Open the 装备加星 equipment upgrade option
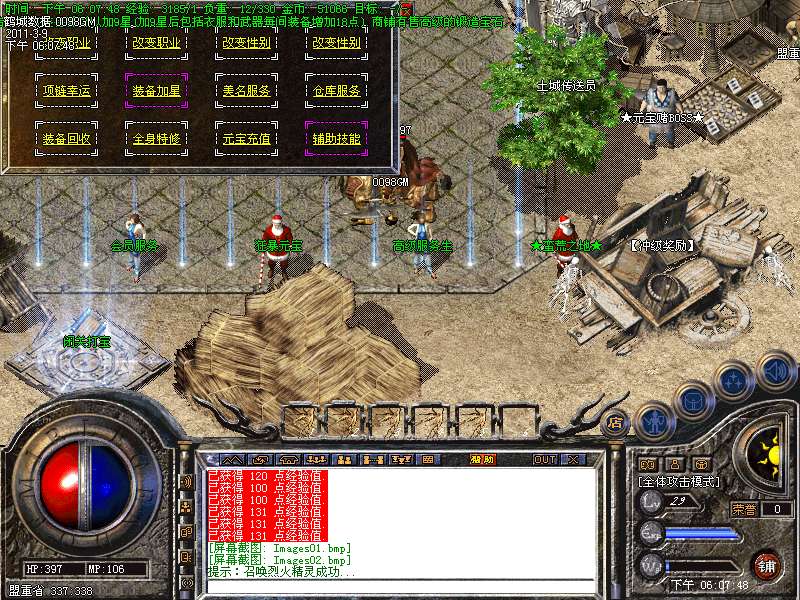 (x=156, y=91)
